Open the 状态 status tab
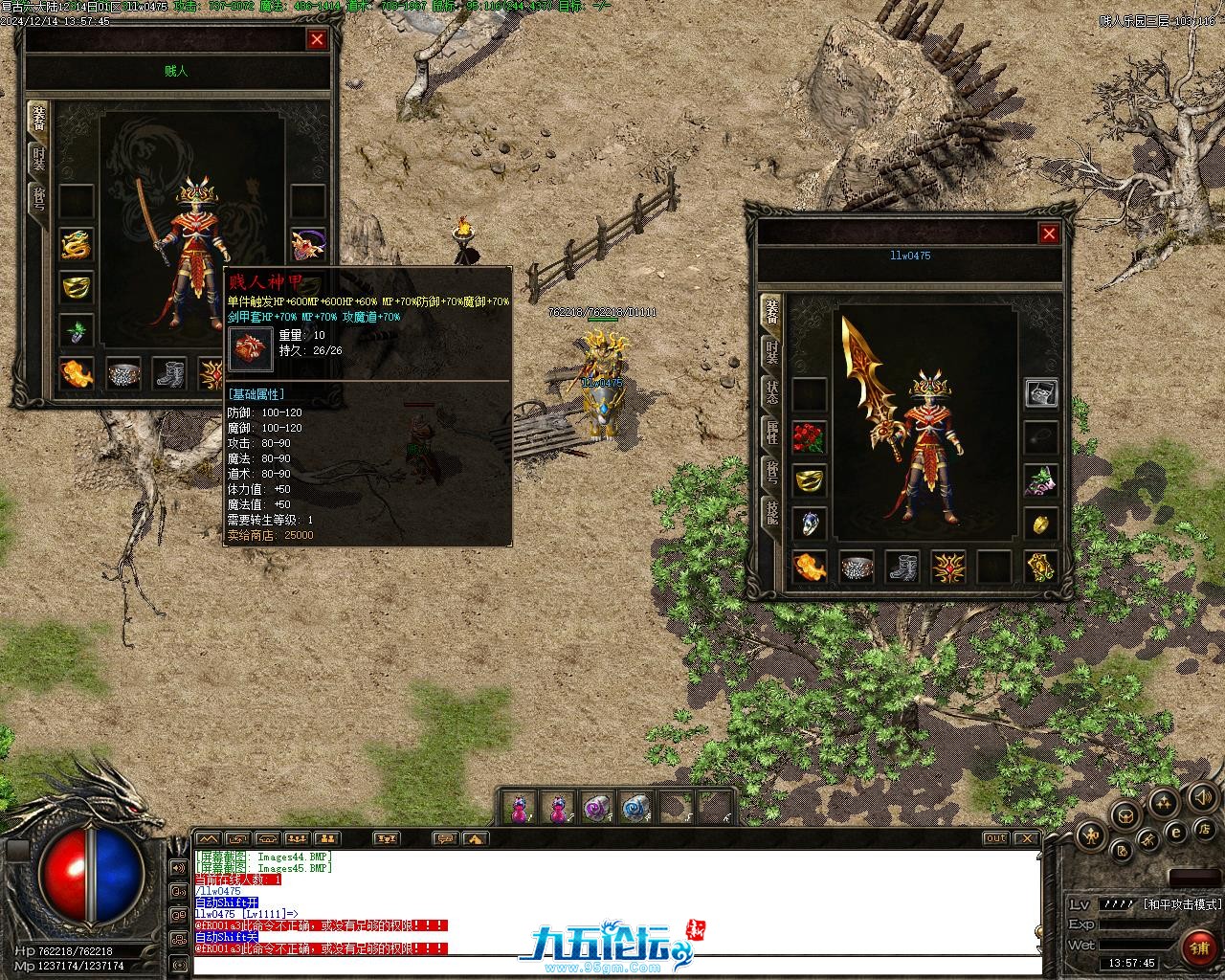This screenshot has width=1225, height=980. [771, 393]
